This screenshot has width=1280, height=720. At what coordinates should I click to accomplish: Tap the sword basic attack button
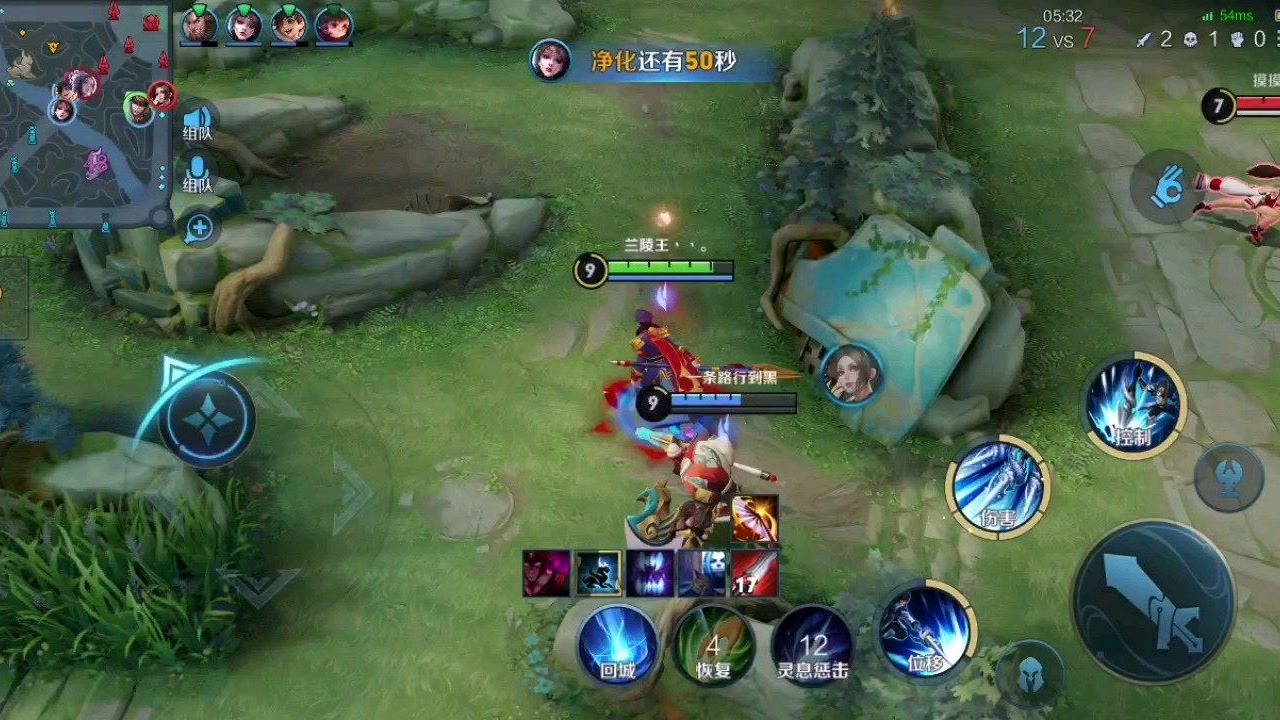coord(1153,601)
